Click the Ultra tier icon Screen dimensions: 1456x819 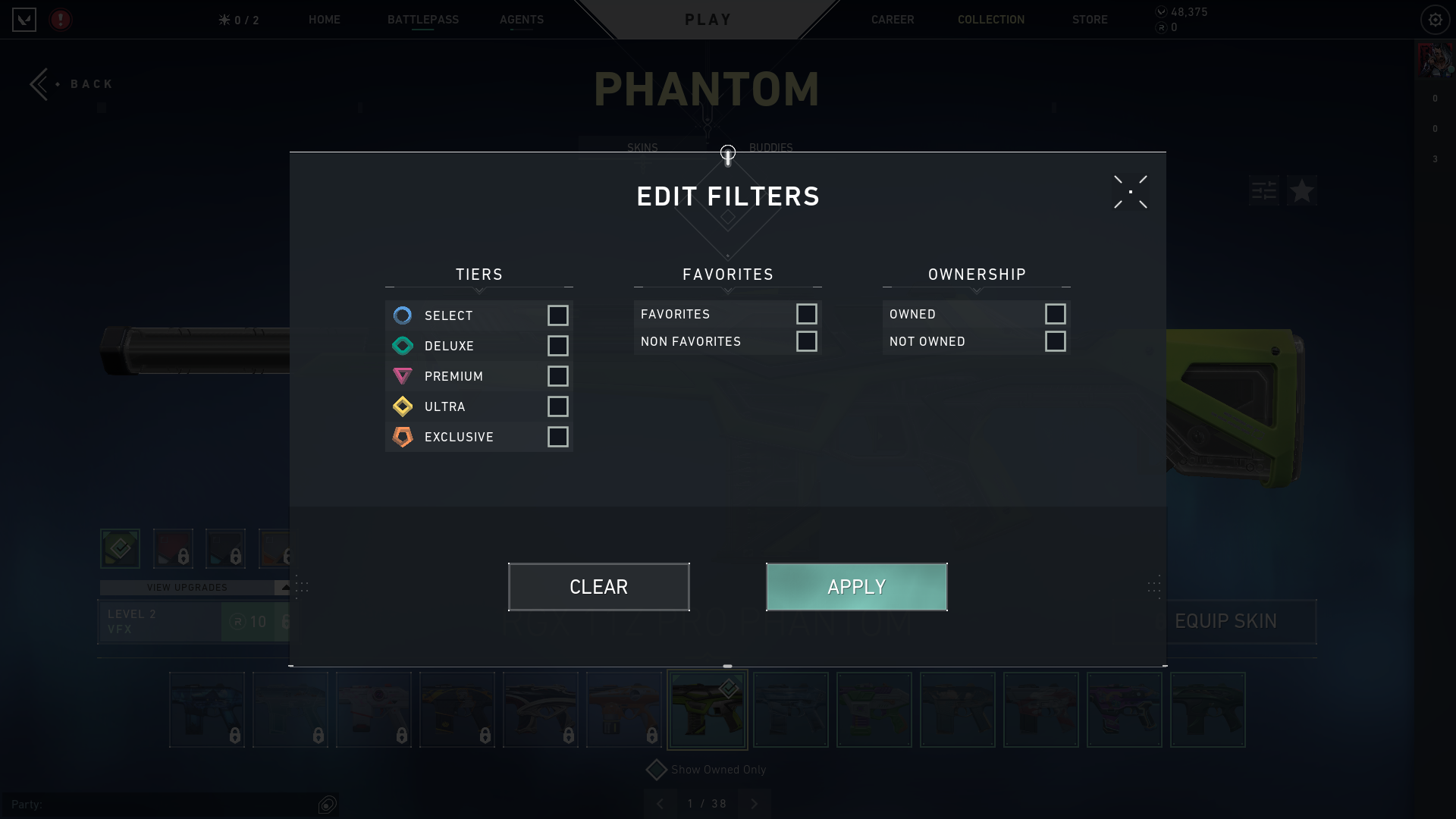pos(403,406)
